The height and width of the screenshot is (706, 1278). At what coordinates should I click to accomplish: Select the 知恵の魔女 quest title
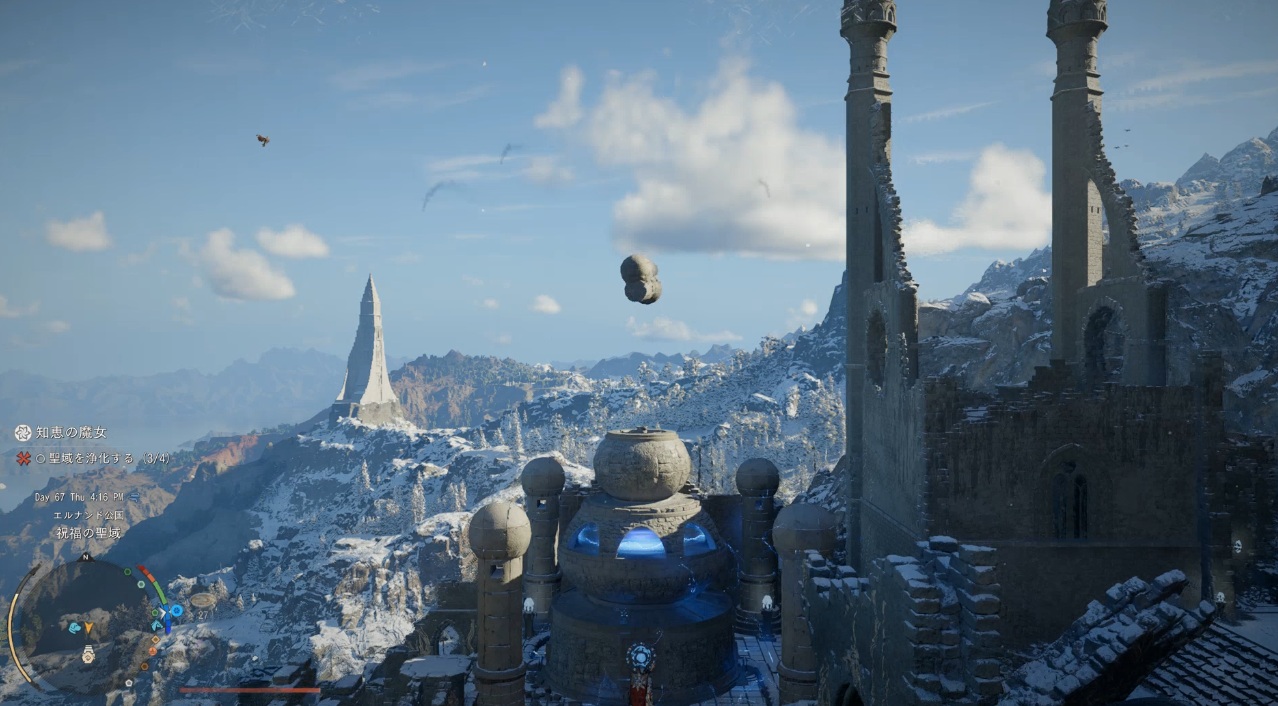pyautogui.click(x=70, y=433)
